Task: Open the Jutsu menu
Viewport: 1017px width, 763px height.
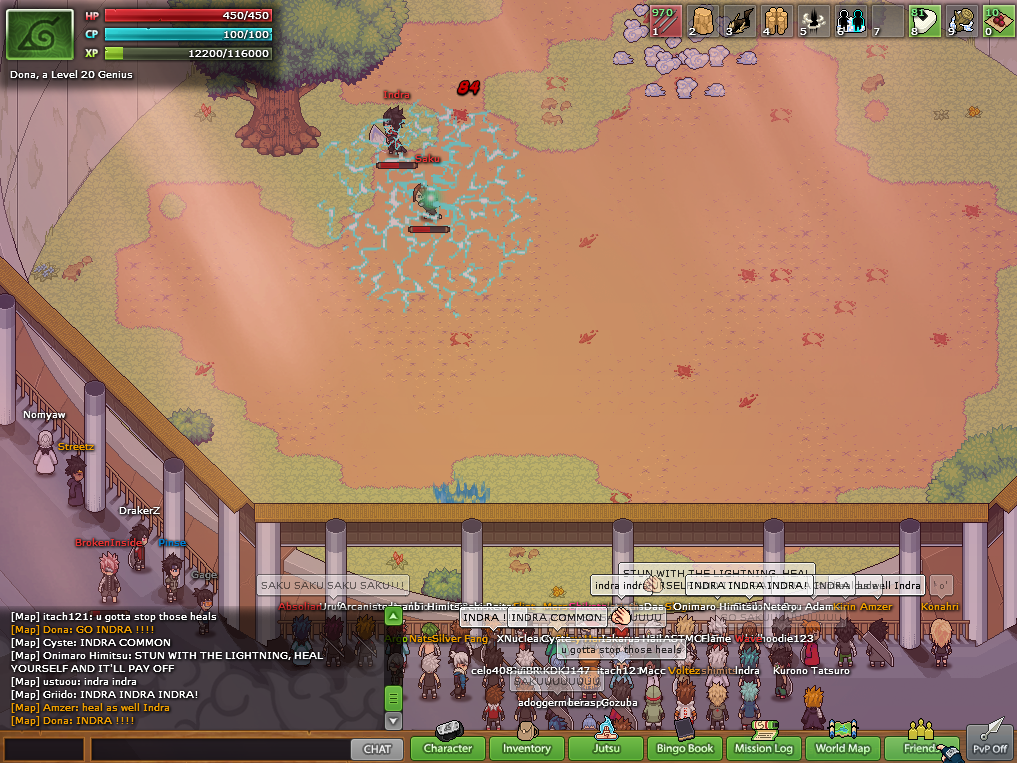Action: pyautogui.click(x=605, y=748)
